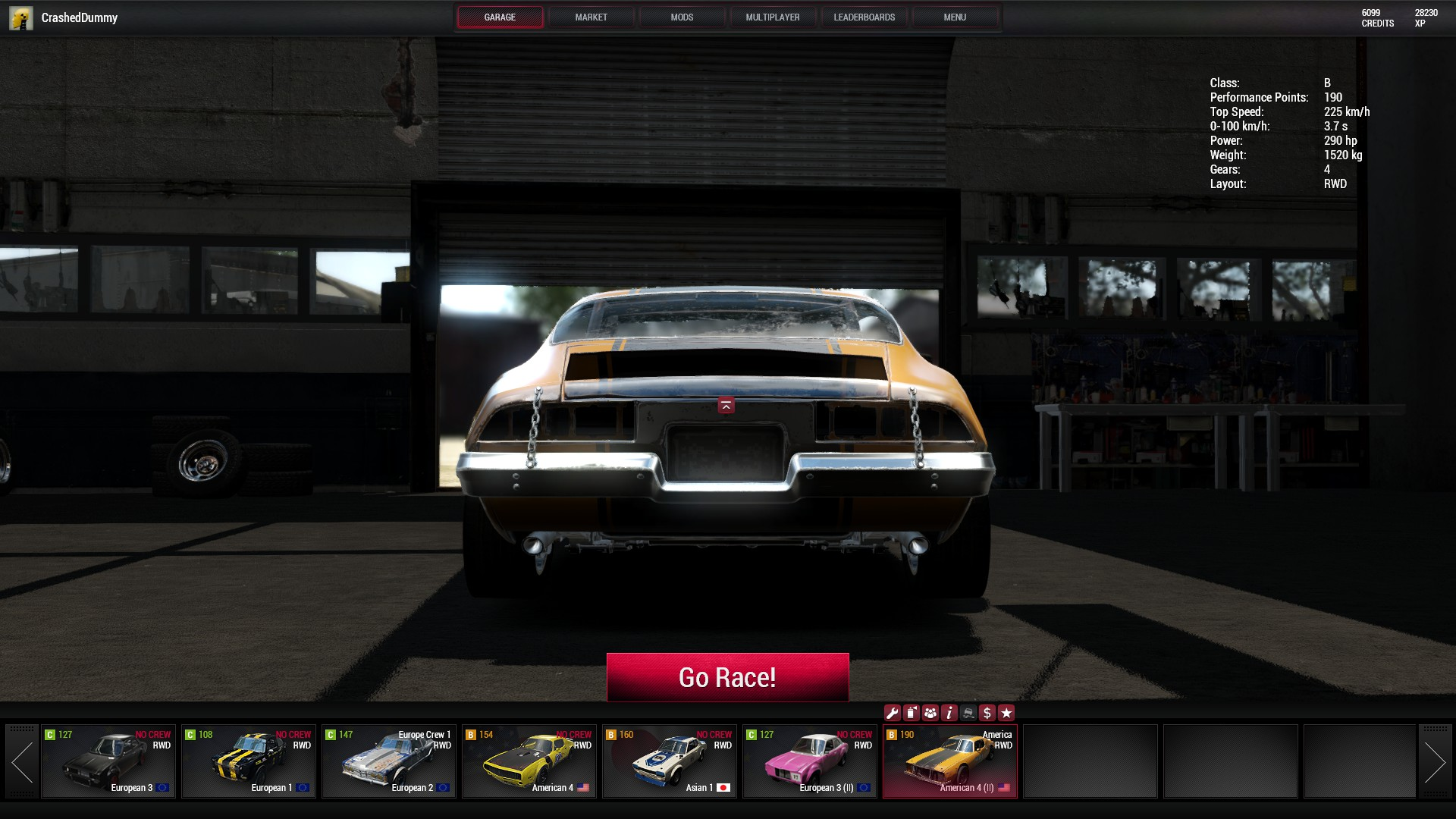Select the European 1 striped car

pos(249,761)
